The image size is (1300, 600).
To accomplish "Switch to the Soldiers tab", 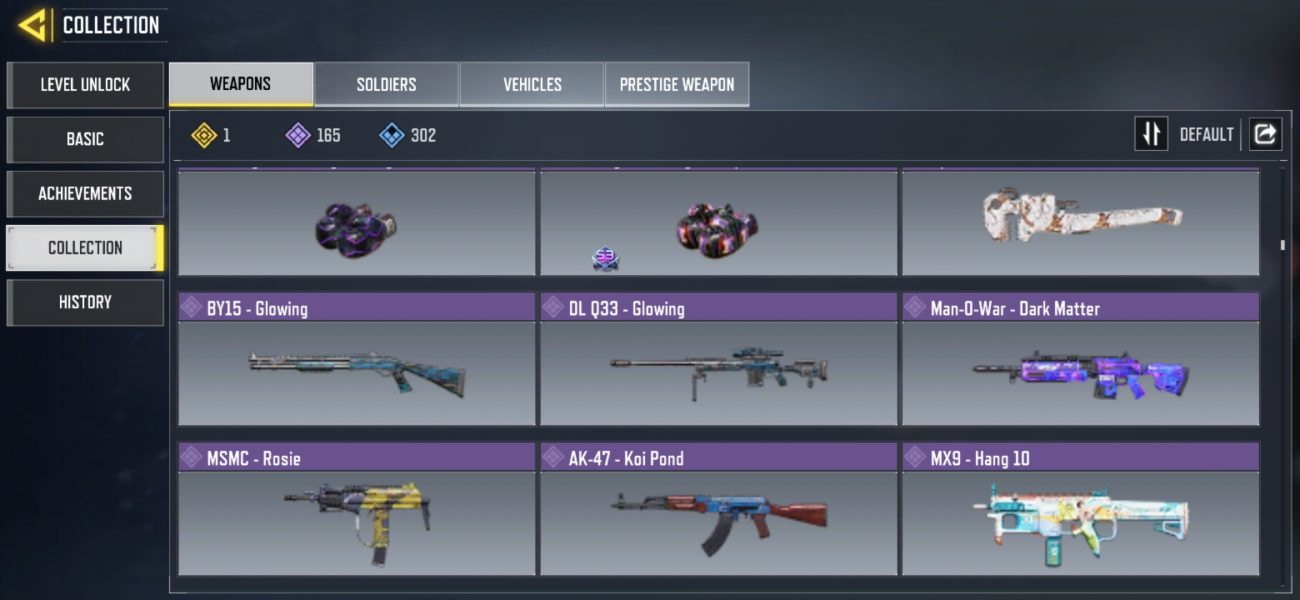I will click(386, 84).
